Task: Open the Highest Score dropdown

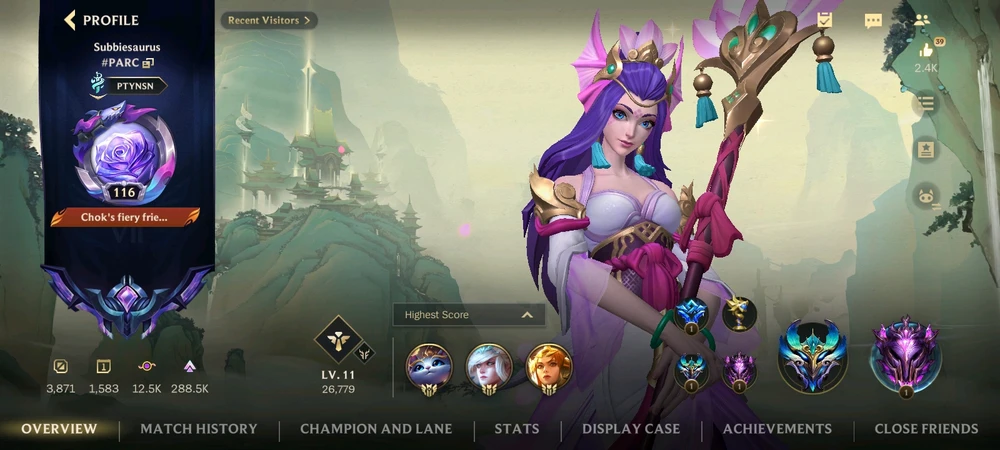Action: pos(469,315)
